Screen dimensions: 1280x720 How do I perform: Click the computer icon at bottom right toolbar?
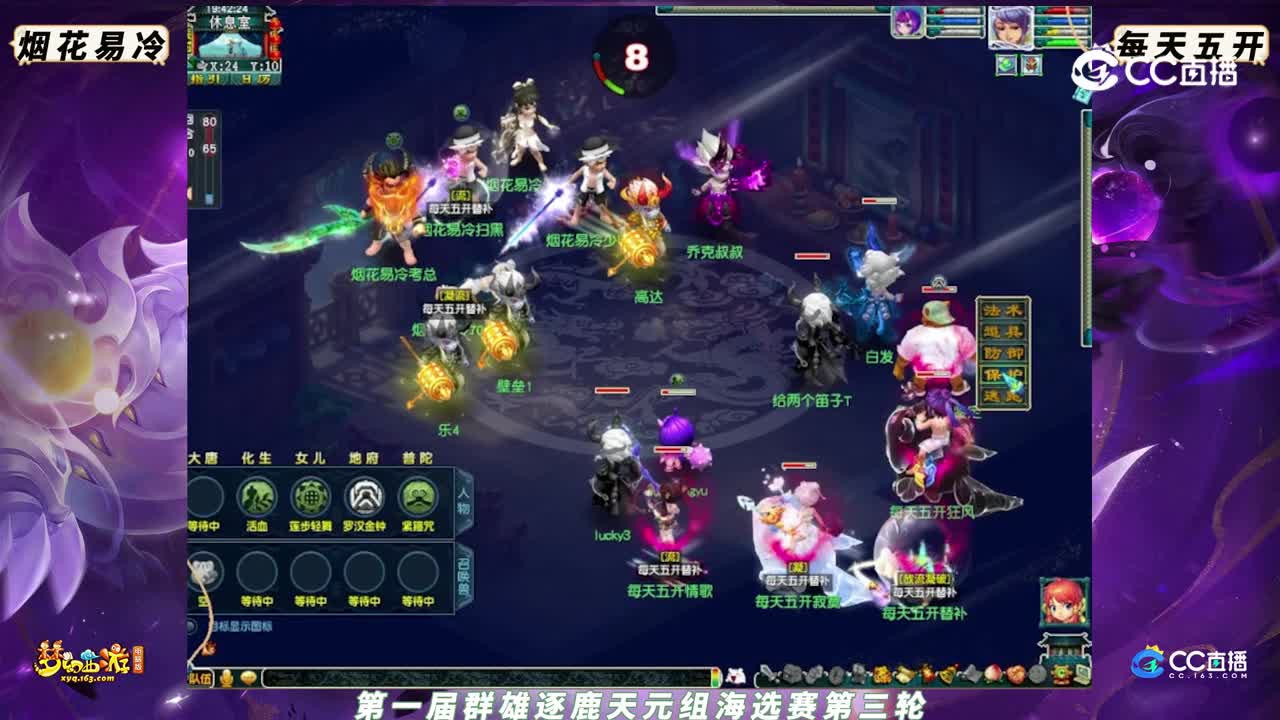(1082, 676)
